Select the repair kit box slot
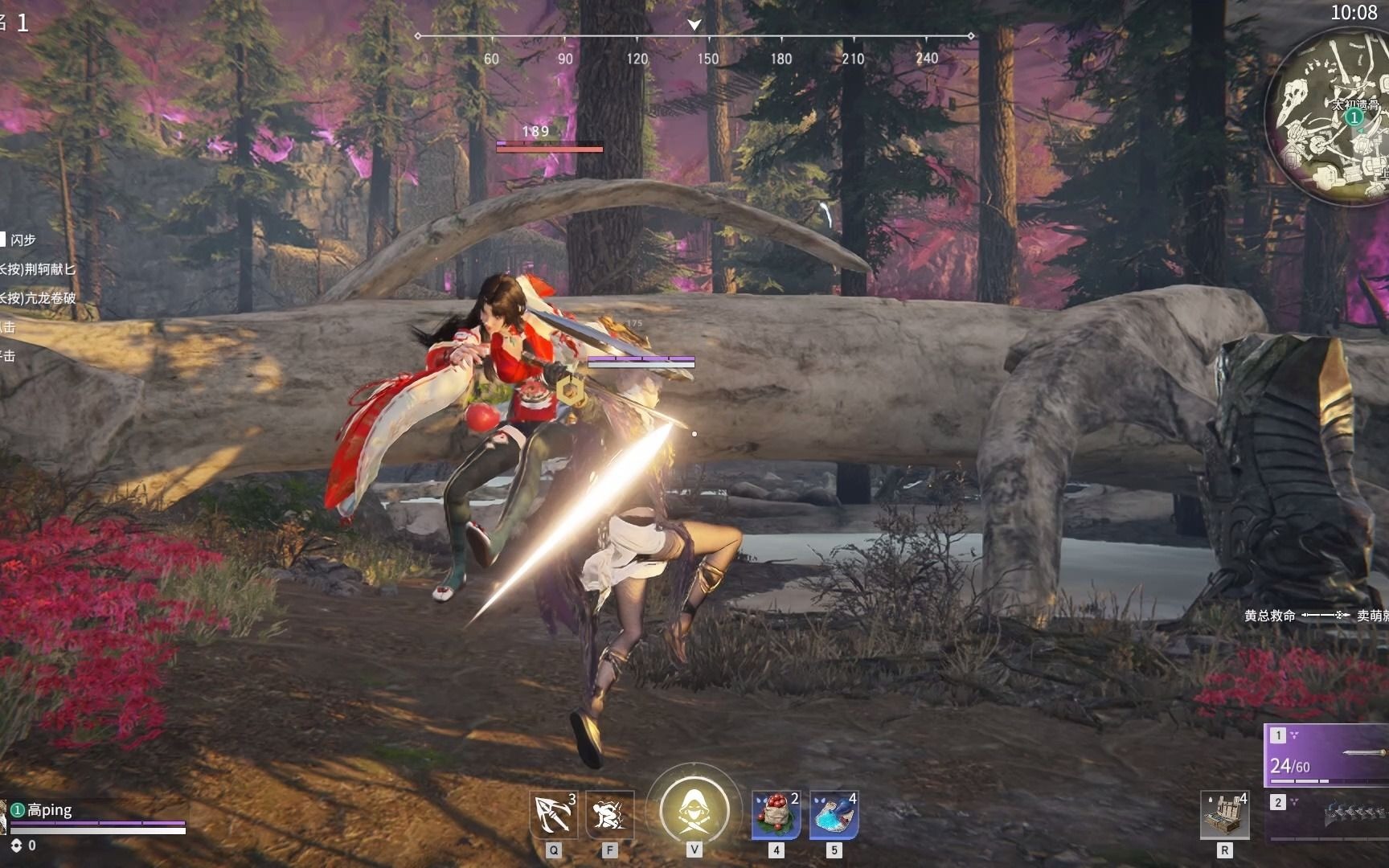Image resolution: width=1389 pixels, height=868 pixels. [x=1224, y=815]
